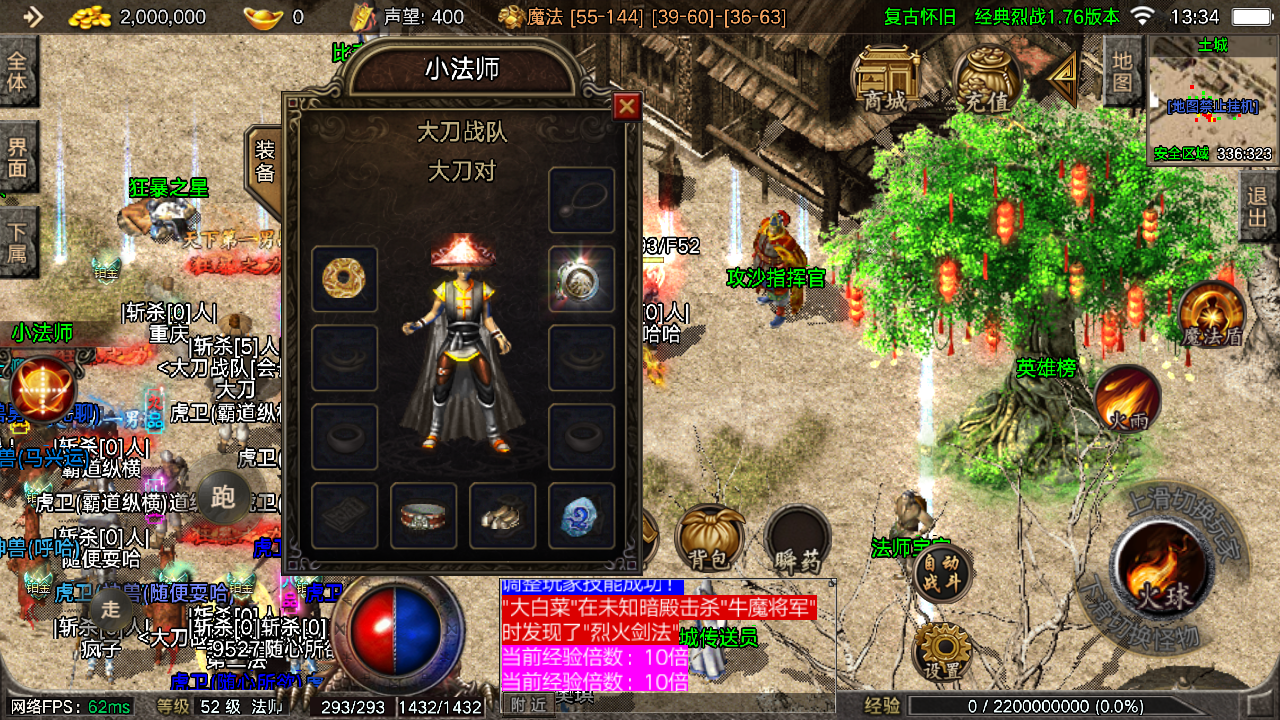Close the 小法师 character panel

point(627,107)
